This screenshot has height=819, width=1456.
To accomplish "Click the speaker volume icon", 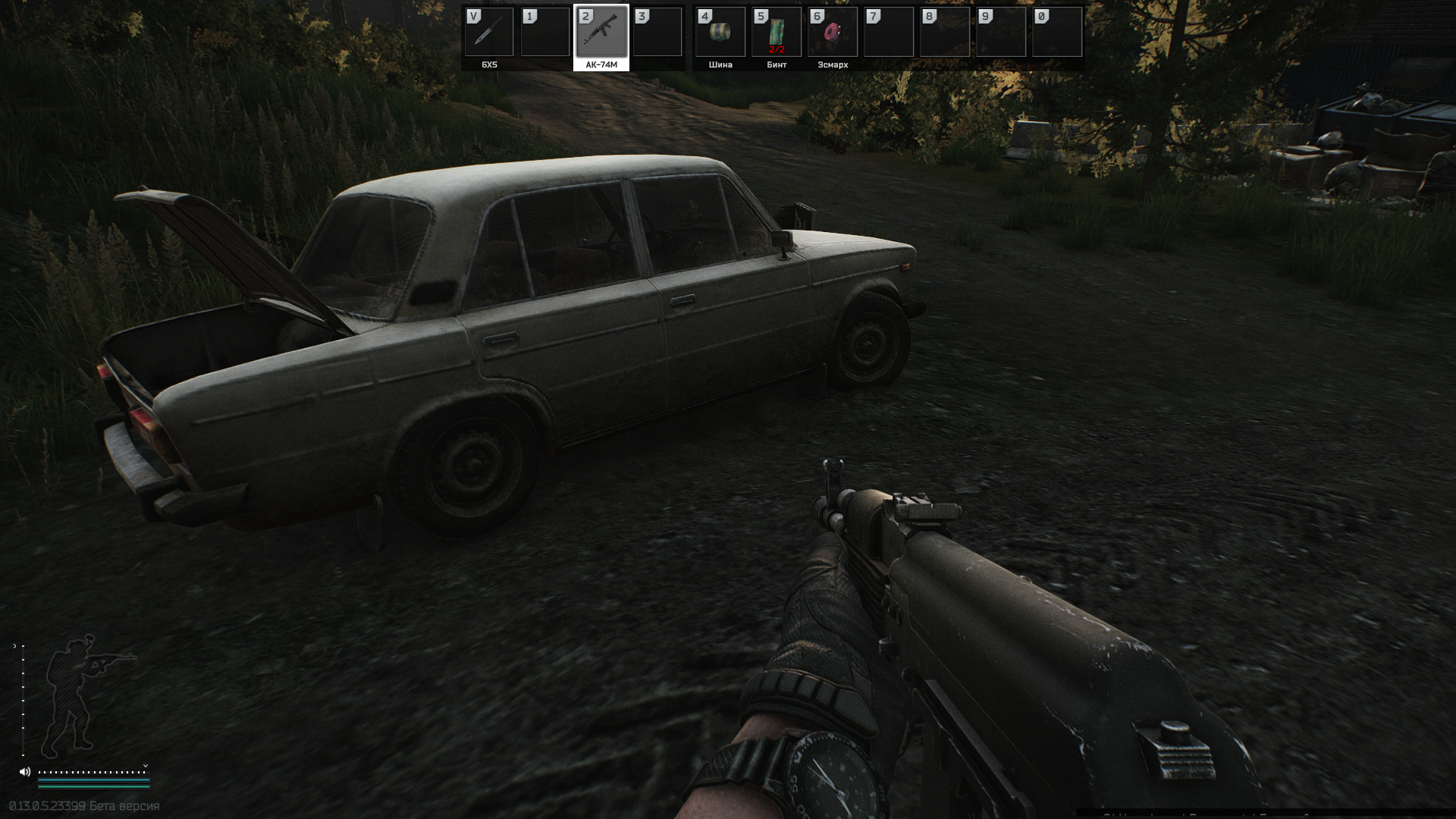I will click(x=25, y=772).
